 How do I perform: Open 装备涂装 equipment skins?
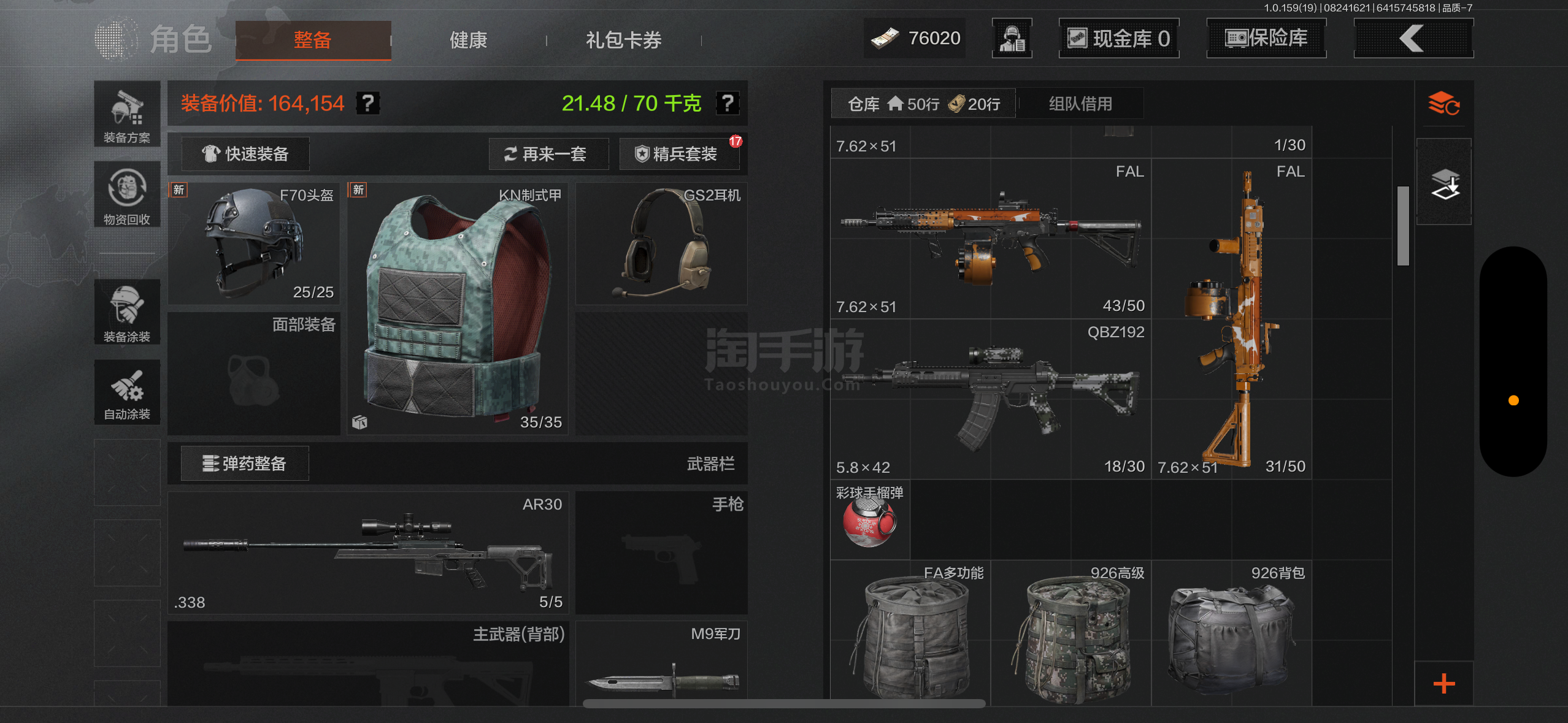pyautogui.click(x=127, y=312)
